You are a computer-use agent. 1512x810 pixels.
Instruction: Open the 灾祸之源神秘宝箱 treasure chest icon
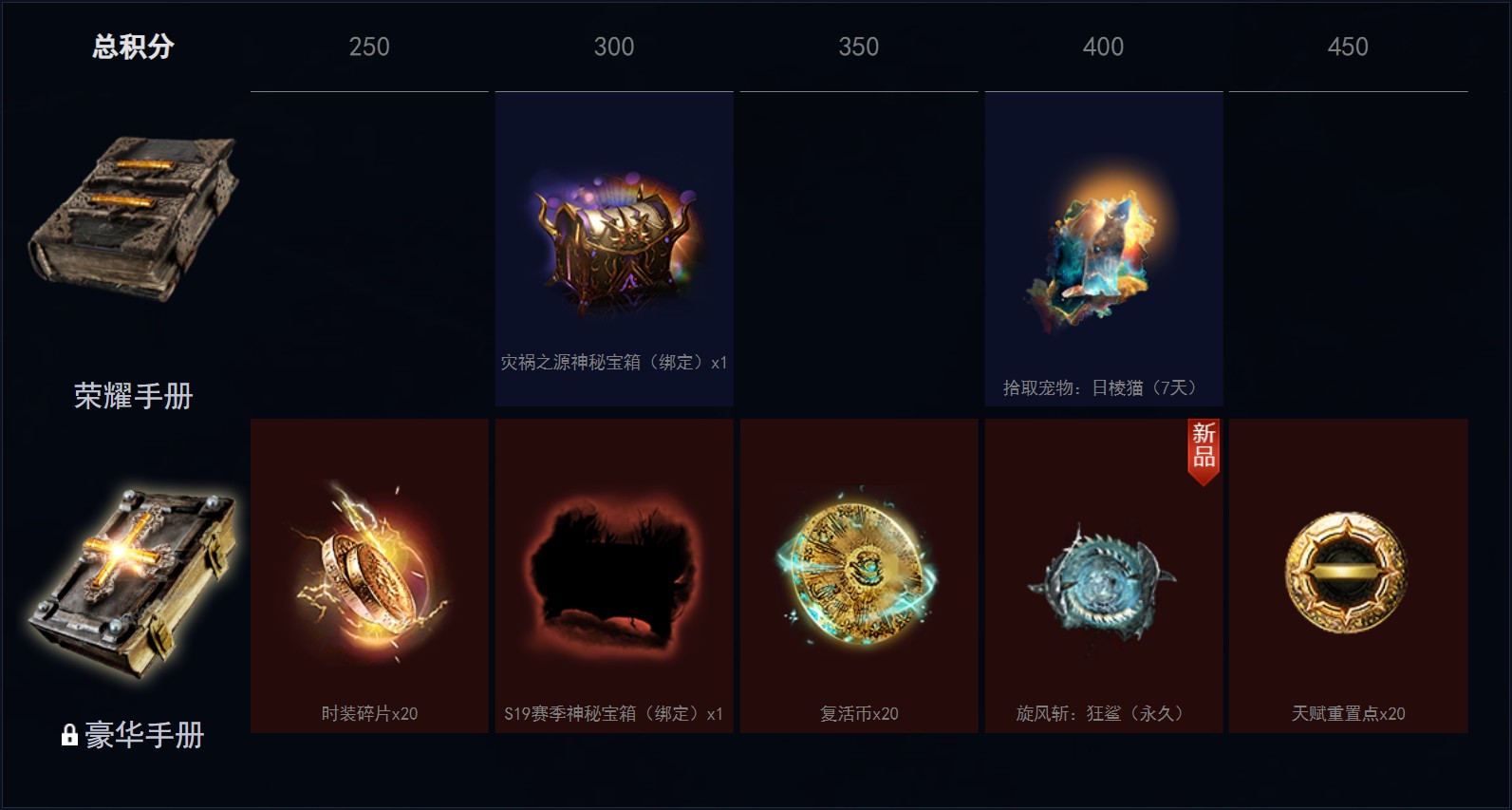[612, 242]
